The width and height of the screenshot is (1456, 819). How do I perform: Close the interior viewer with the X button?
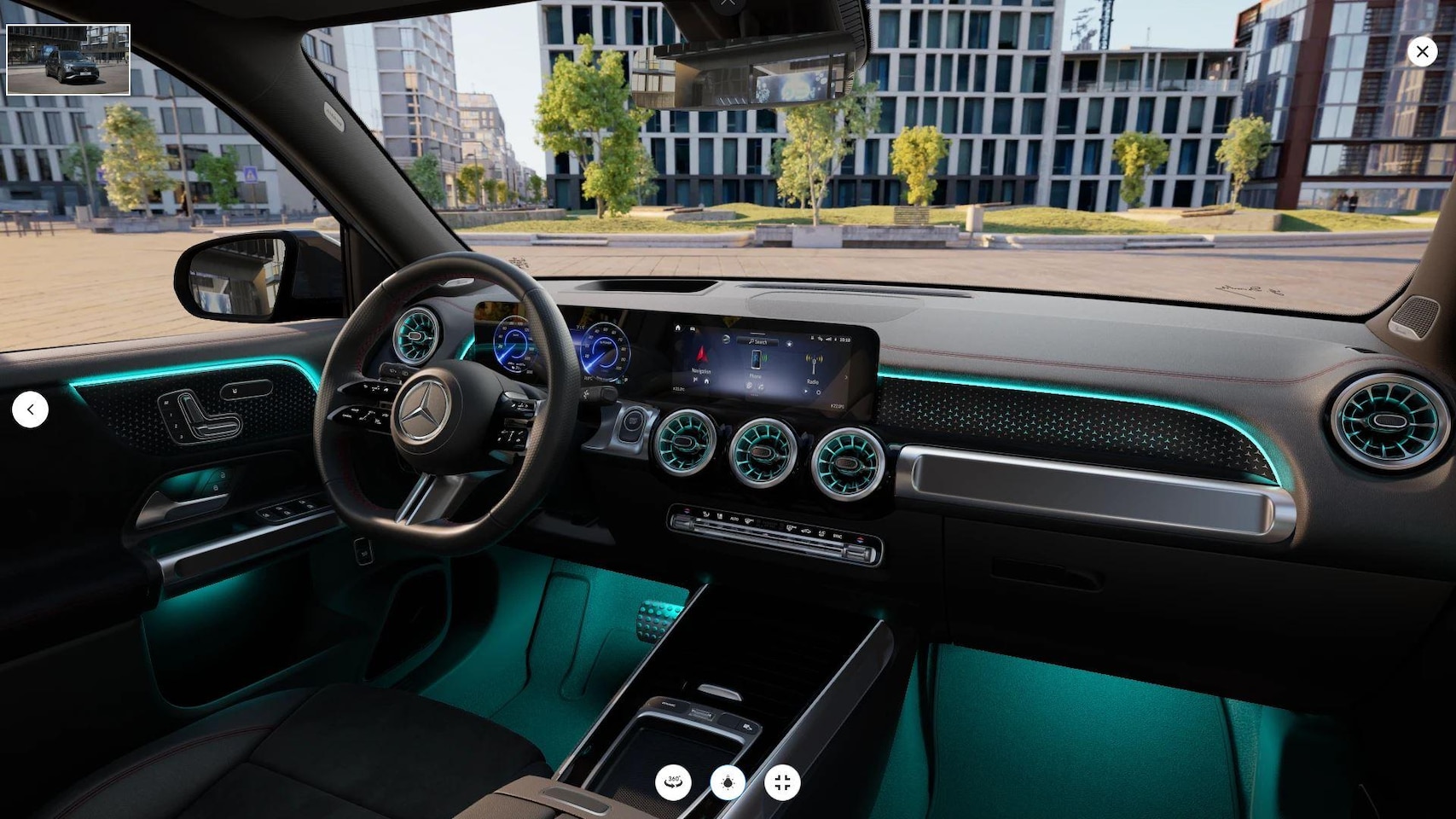(x=1422, y=51)
